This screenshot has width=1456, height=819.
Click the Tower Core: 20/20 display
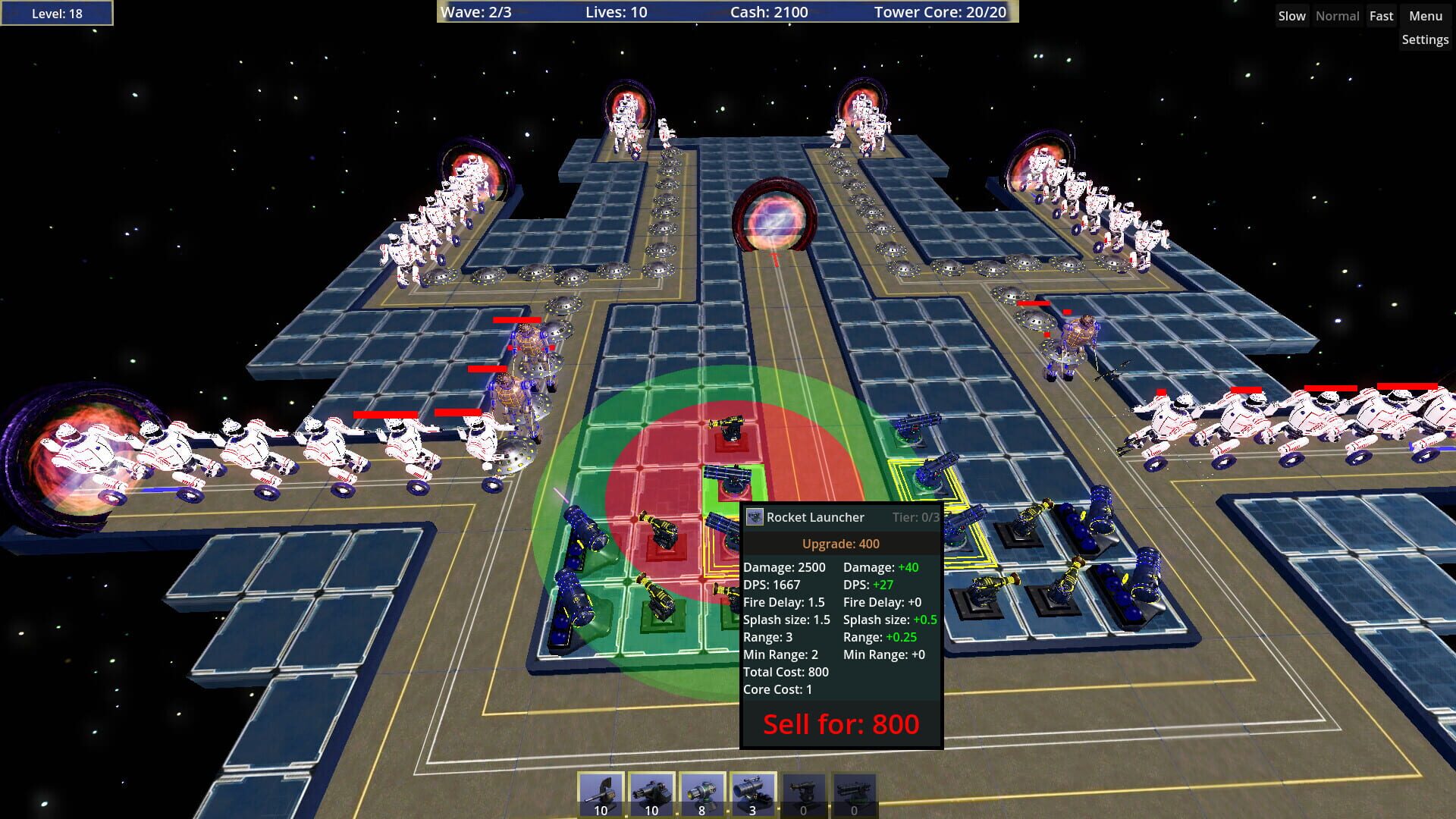click(x=940, y=12)
